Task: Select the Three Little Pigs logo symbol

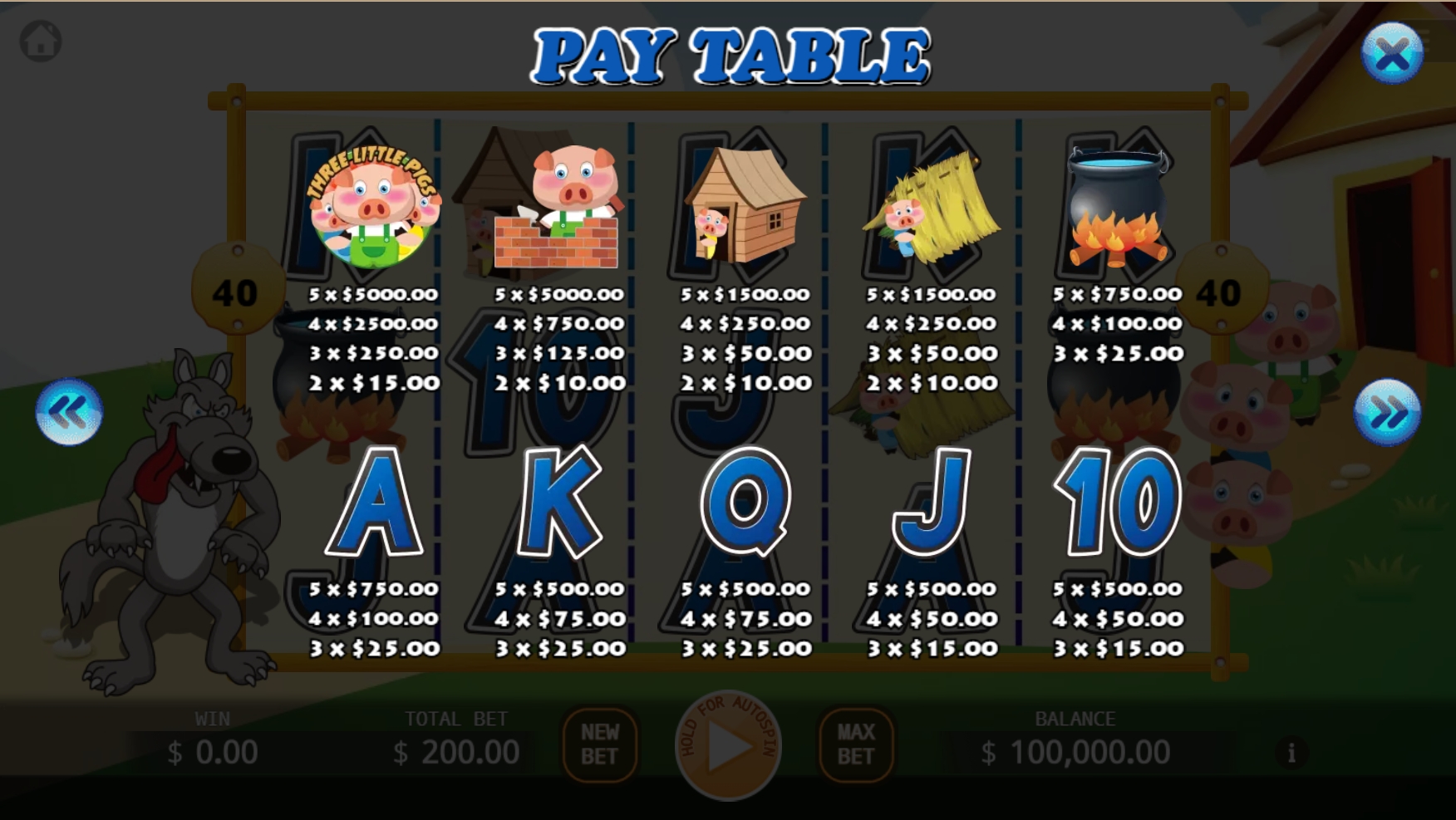Action: pyautogui.click(x=373, y=208)
